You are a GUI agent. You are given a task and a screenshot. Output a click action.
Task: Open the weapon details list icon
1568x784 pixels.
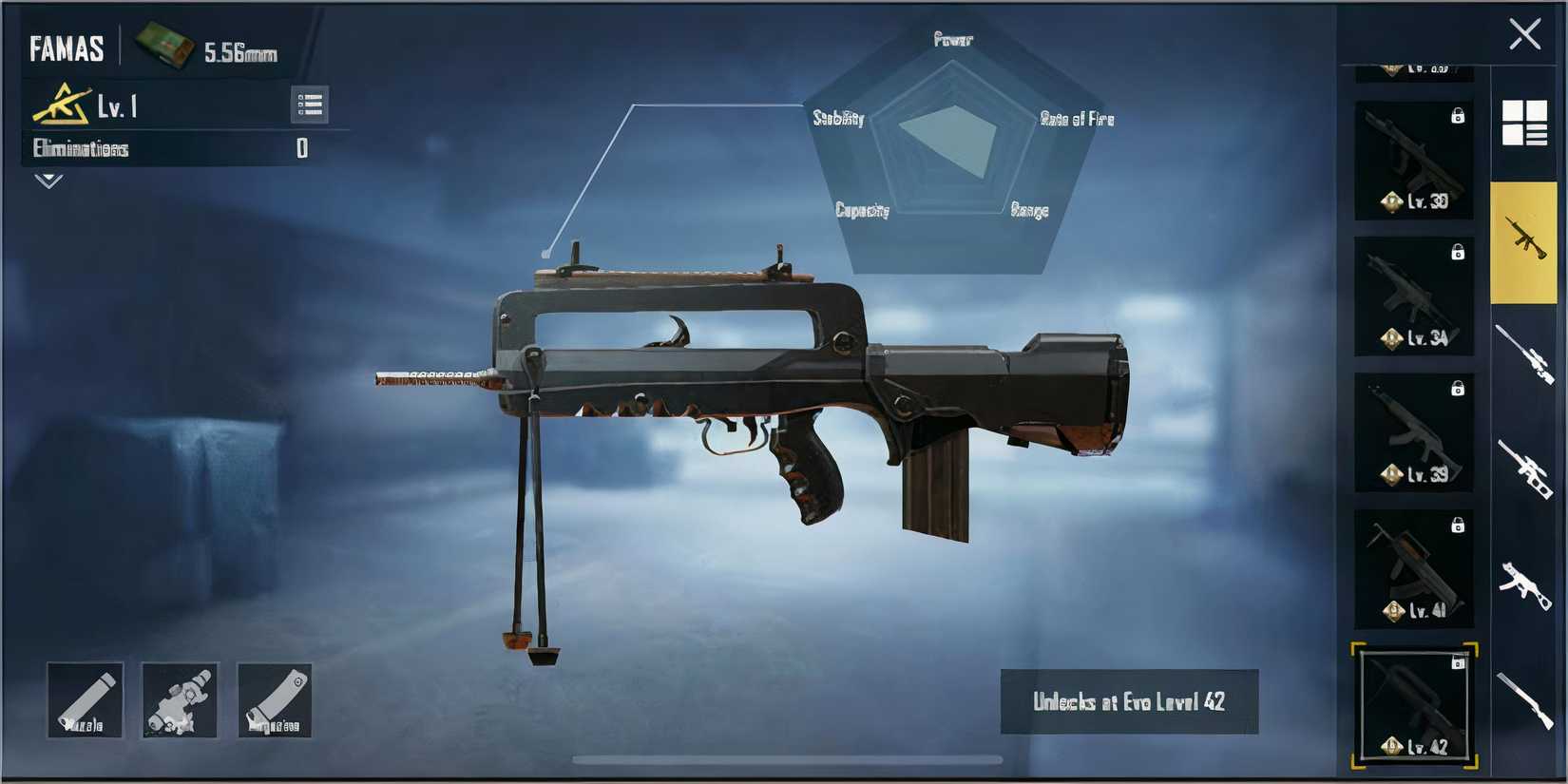pos(309,105)
